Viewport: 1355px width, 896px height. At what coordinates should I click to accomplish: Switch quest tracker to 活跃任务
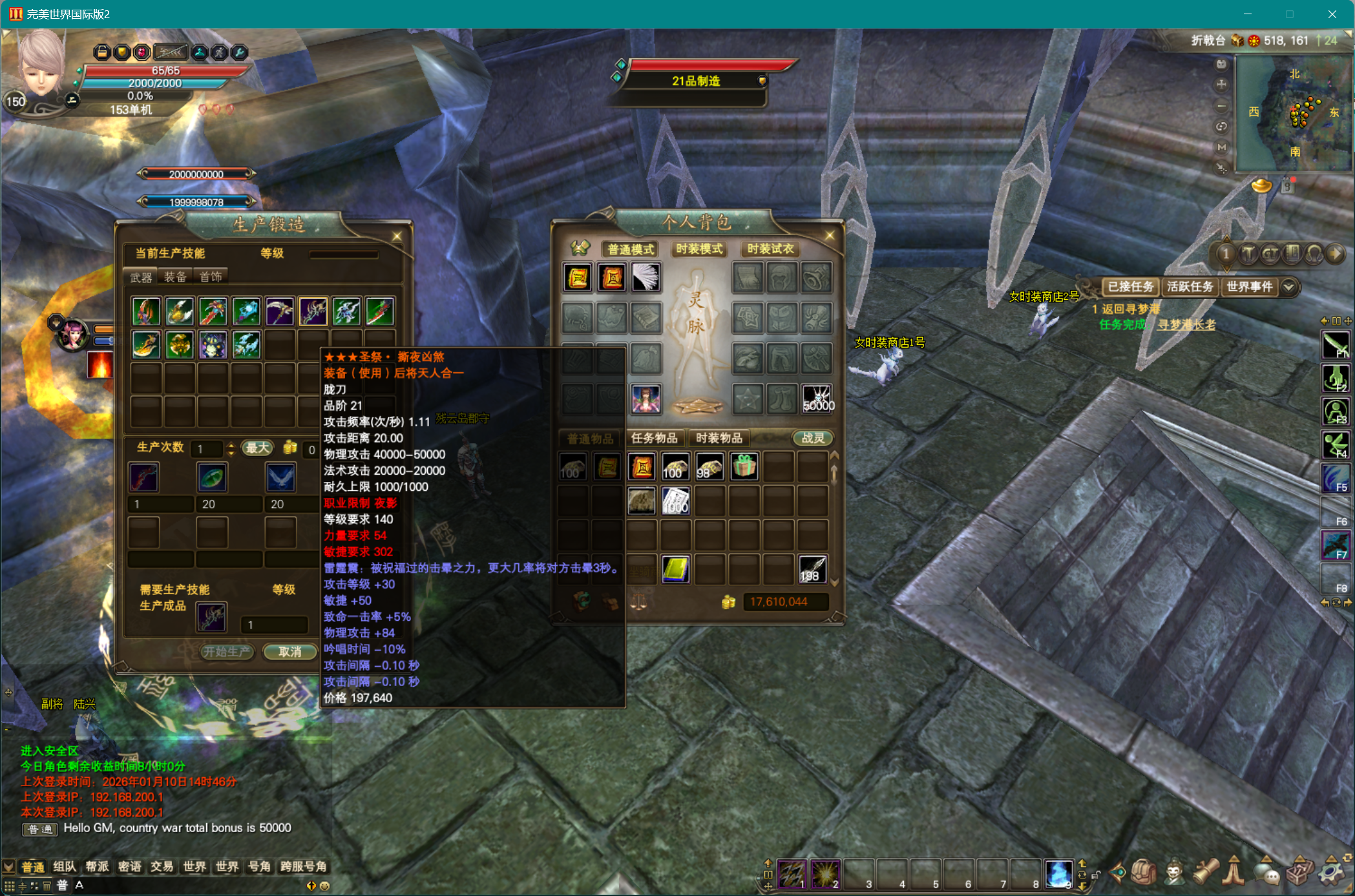pyautogui.click(x=1190, y=286)
